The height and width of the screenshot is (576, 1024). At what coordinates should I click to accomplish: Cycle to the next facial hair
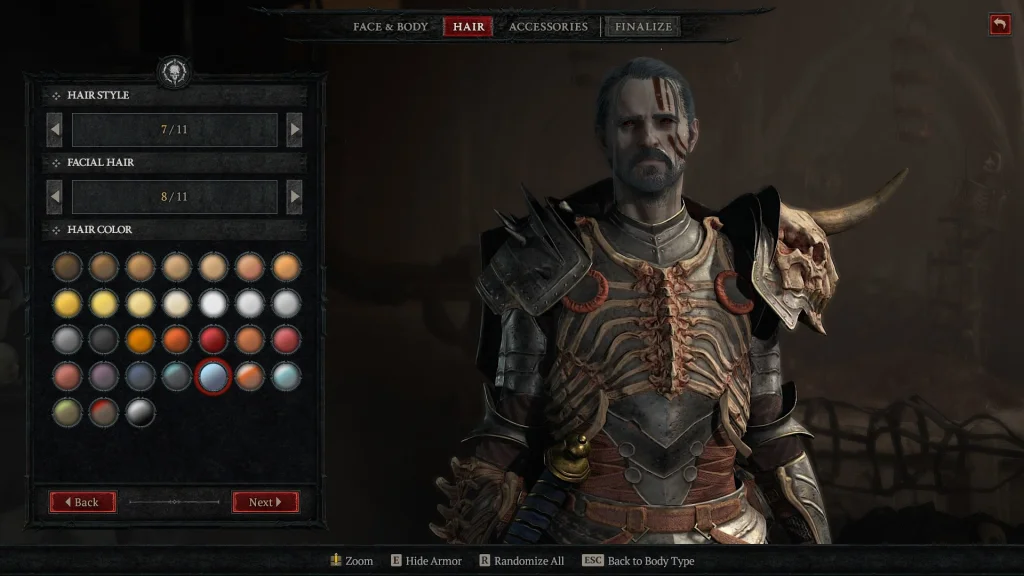(x=294, y=197)
